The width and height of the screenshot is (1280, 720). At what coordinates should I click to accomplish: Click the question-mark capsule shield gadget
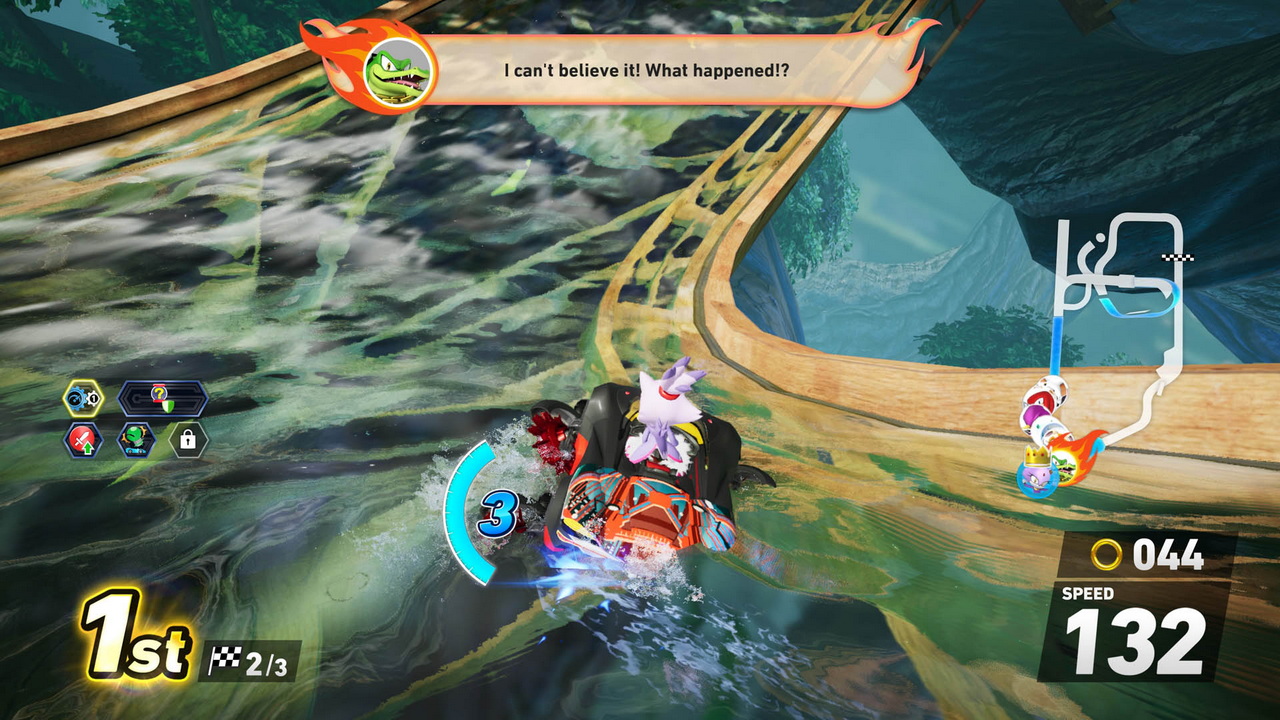(162, 399)
